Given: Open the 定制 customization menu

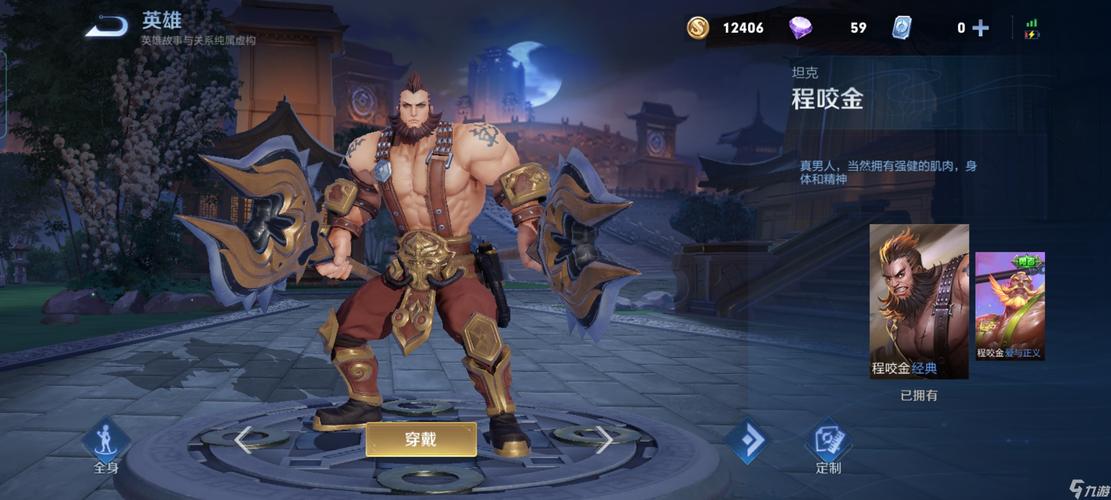Looking at the screenshot, I should point(828,443).
